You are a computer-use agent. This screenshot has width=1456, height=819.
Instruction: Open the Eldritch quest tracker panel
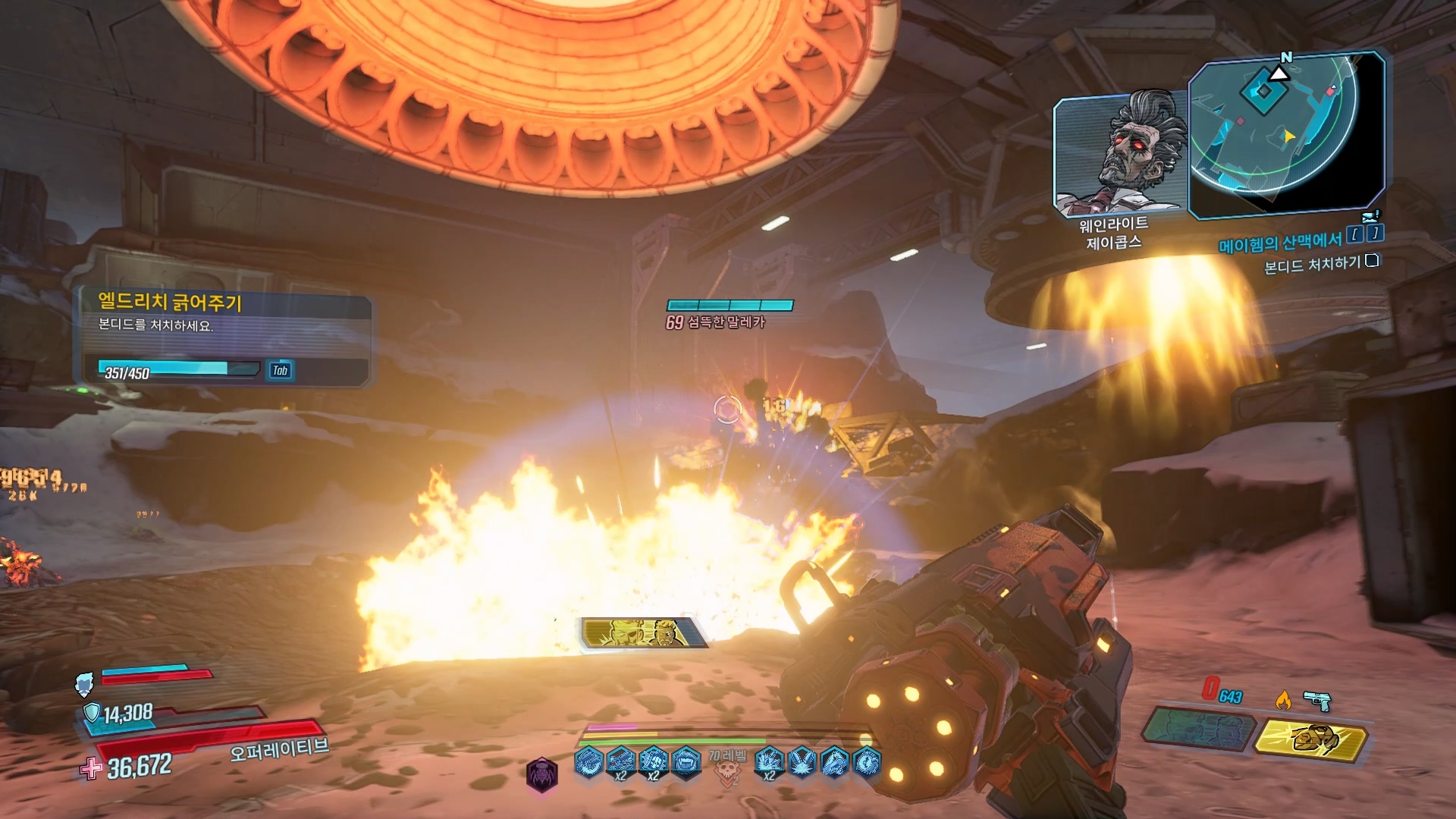224,340
